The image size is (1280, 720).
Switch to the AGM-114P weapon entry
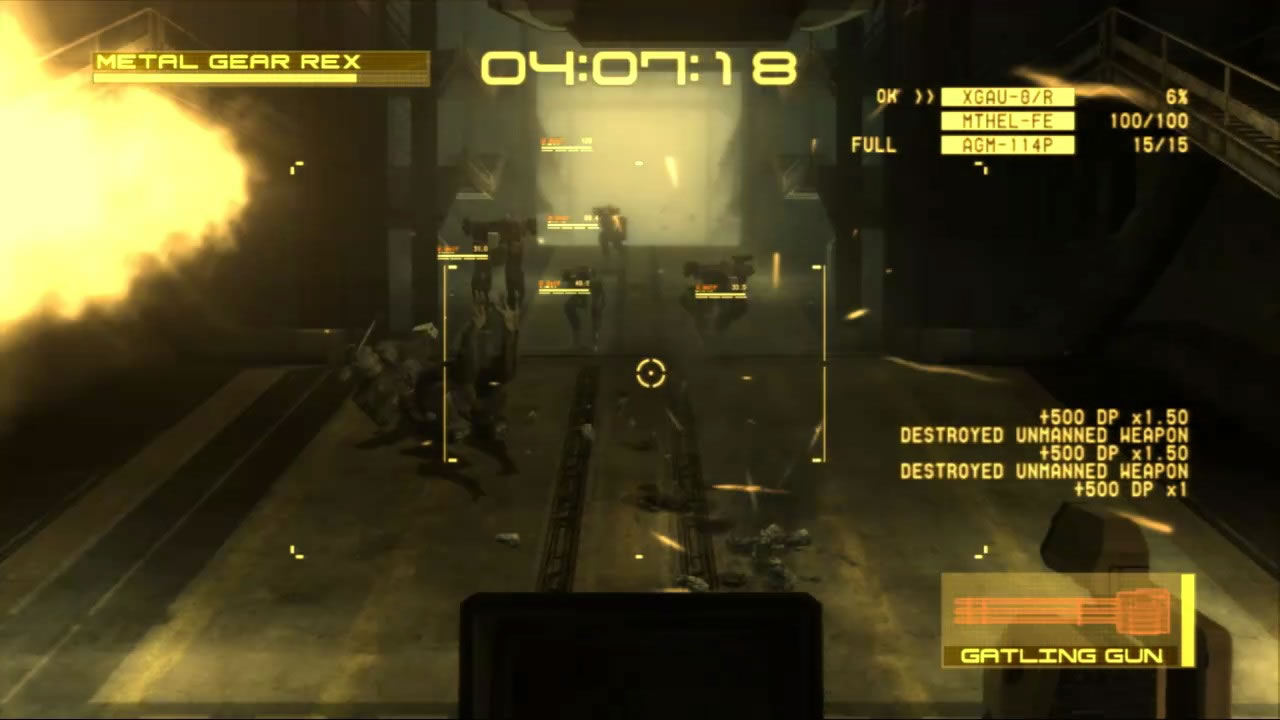(x=1007, y=145)
